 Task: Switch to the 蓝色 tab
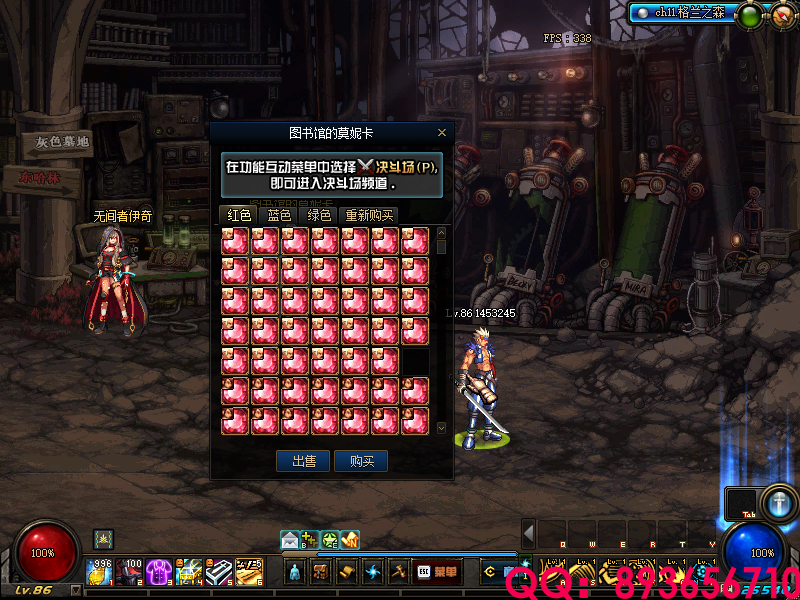point(279,215)
